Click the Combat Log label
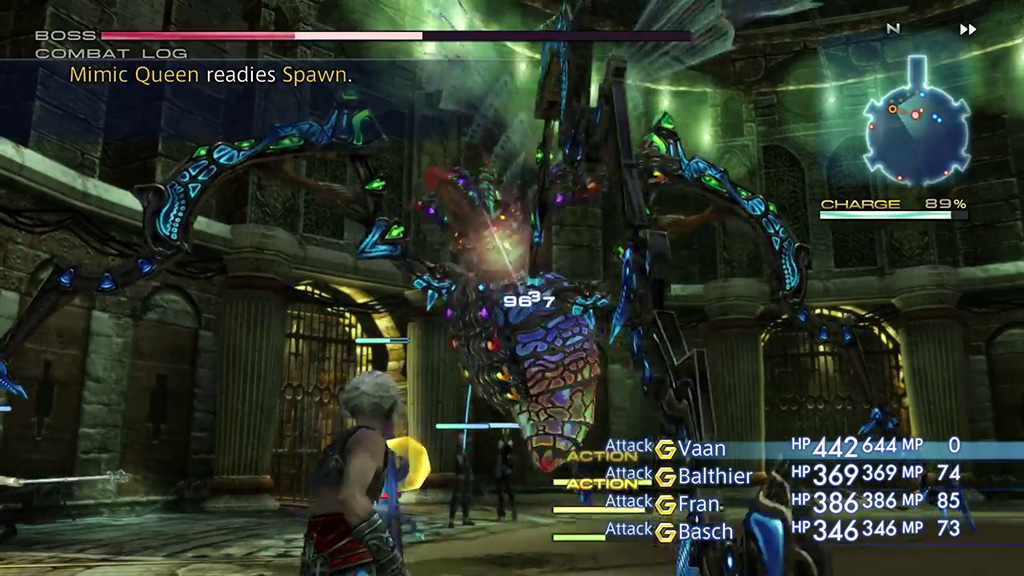 click(x=84, y=53)
